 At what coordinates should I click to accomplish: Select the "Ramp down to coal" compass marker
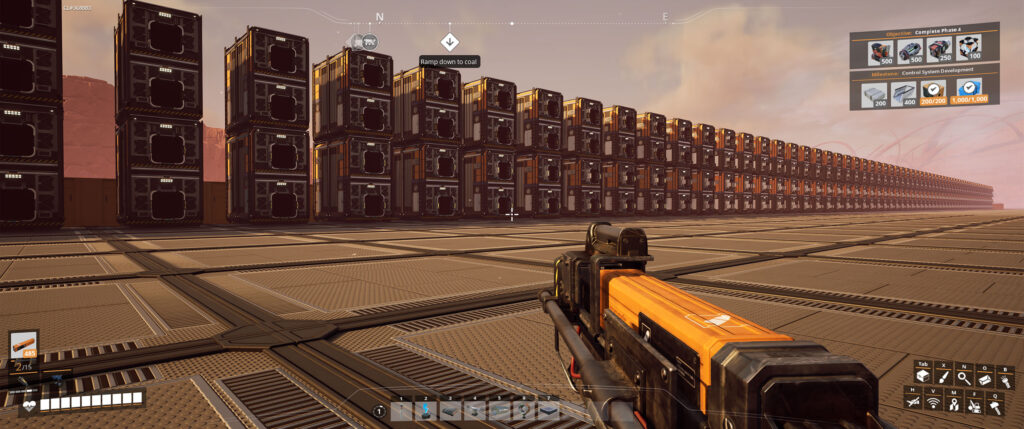[449, 41]
